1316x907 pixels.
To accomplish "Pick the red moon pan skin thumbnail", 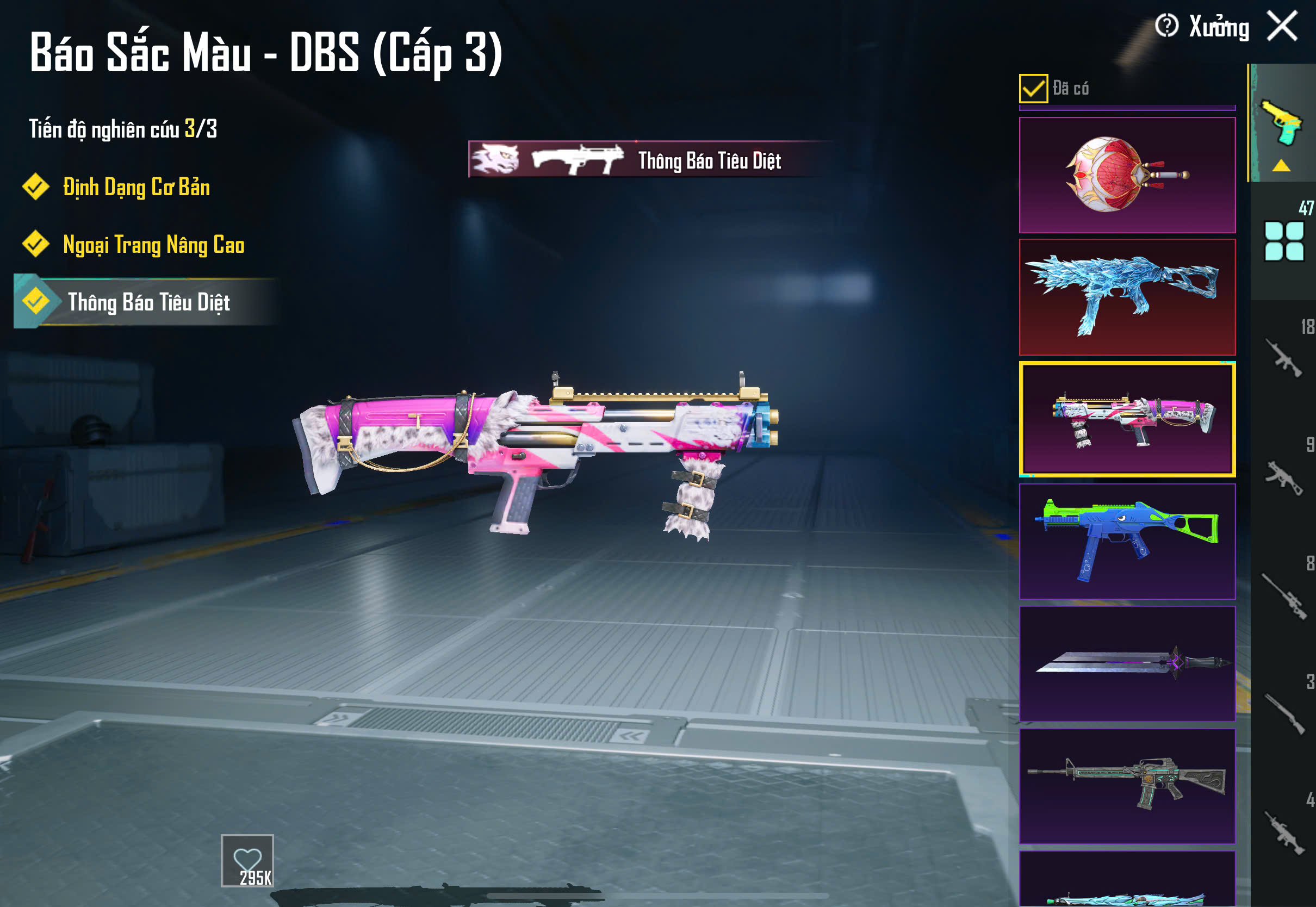I will tap(1127, 175).
